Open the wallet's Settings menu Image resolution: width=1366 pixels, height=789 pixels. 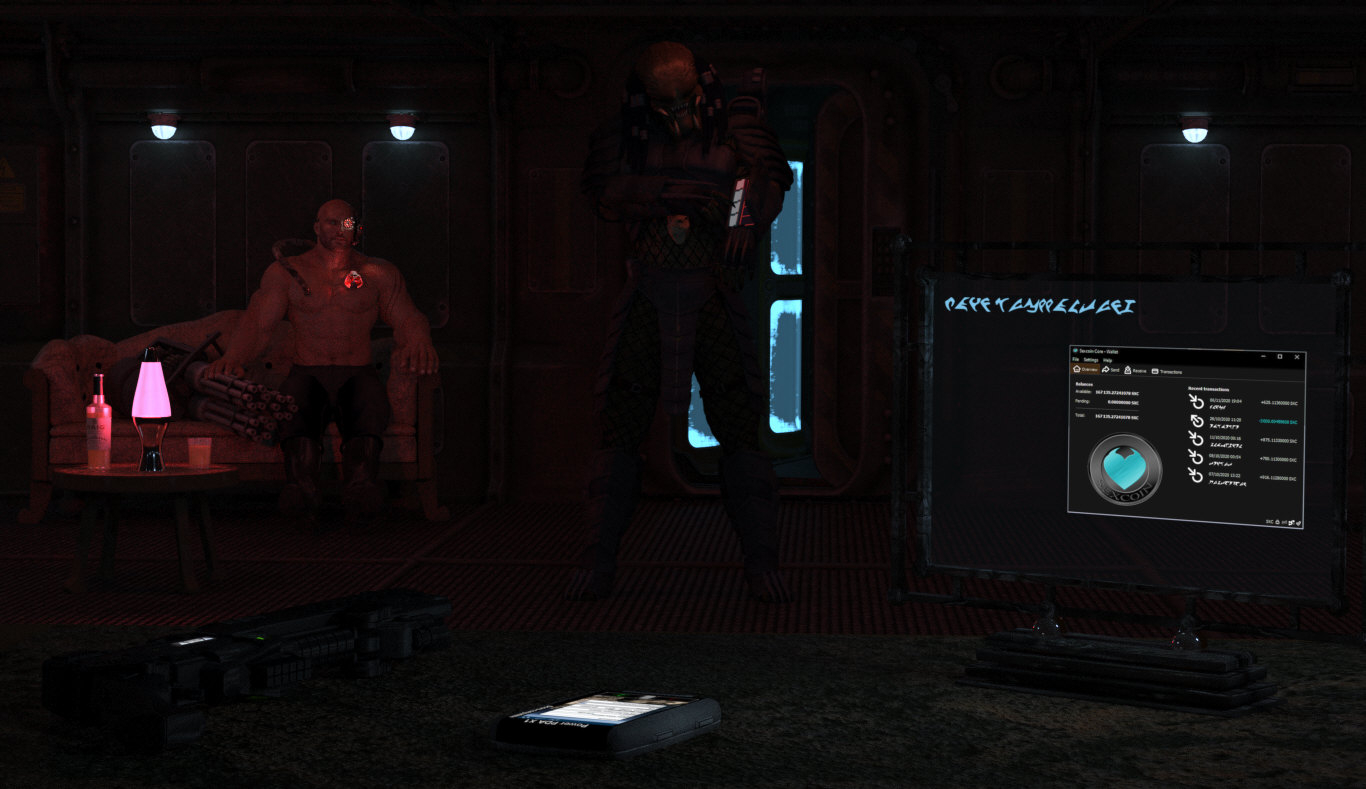[x=1089, y=360]
